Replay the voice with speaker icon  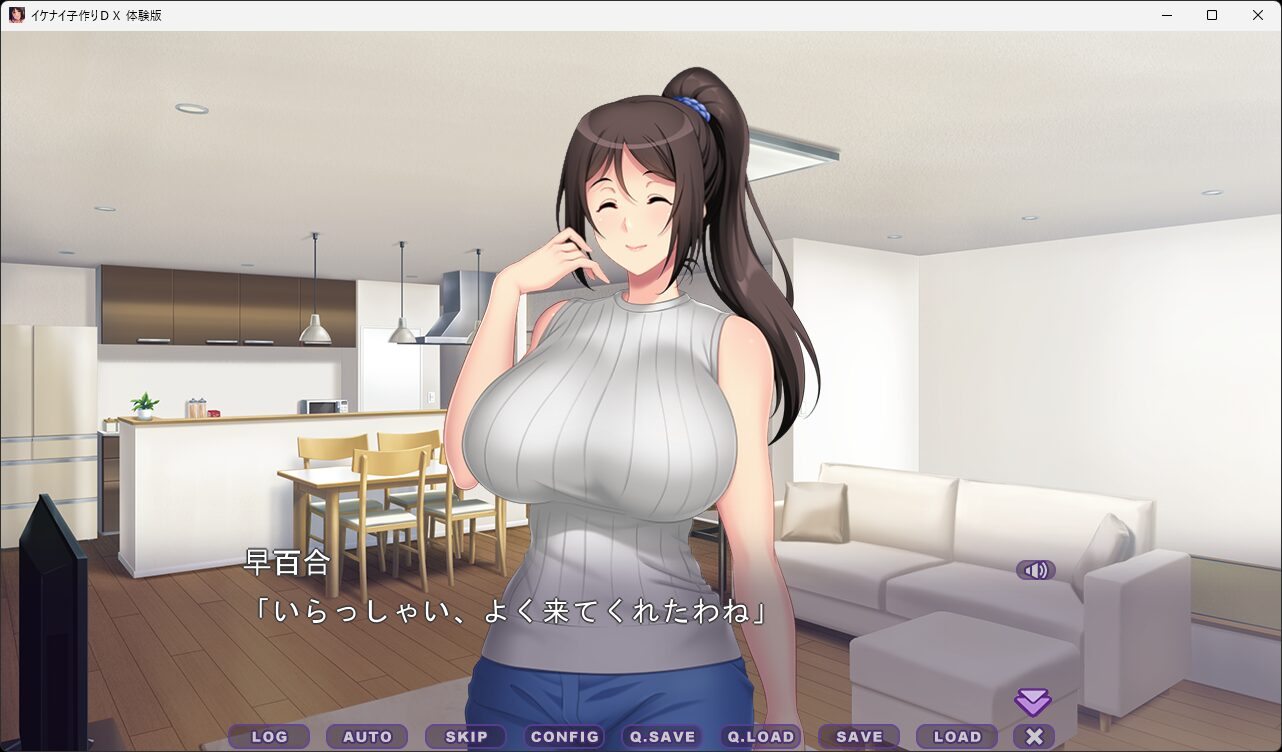click(x=1036, y=570)
